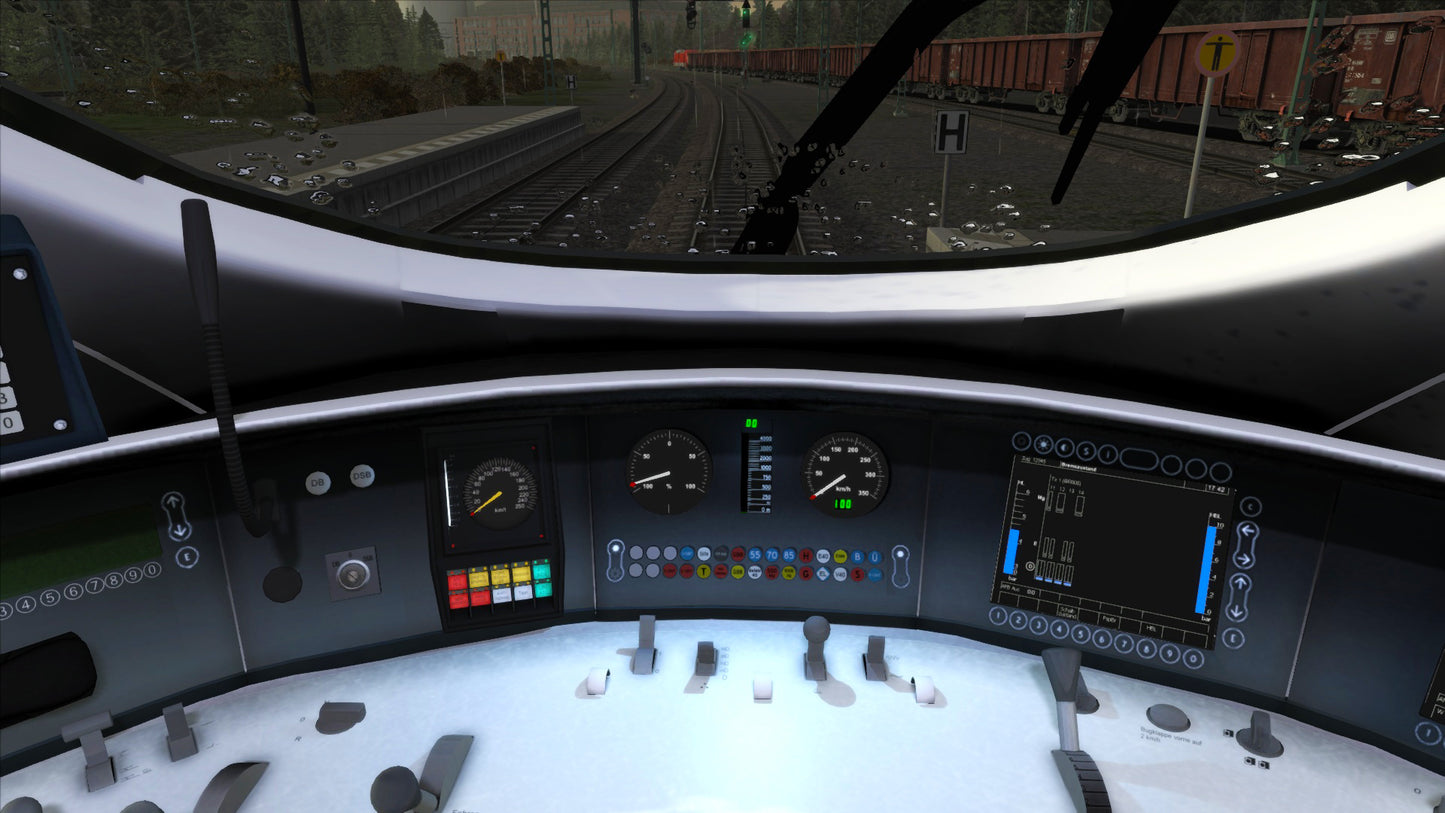Select the S button above the brake display
This screenshot has height=813, width=1445.
tap(1087, 453)
